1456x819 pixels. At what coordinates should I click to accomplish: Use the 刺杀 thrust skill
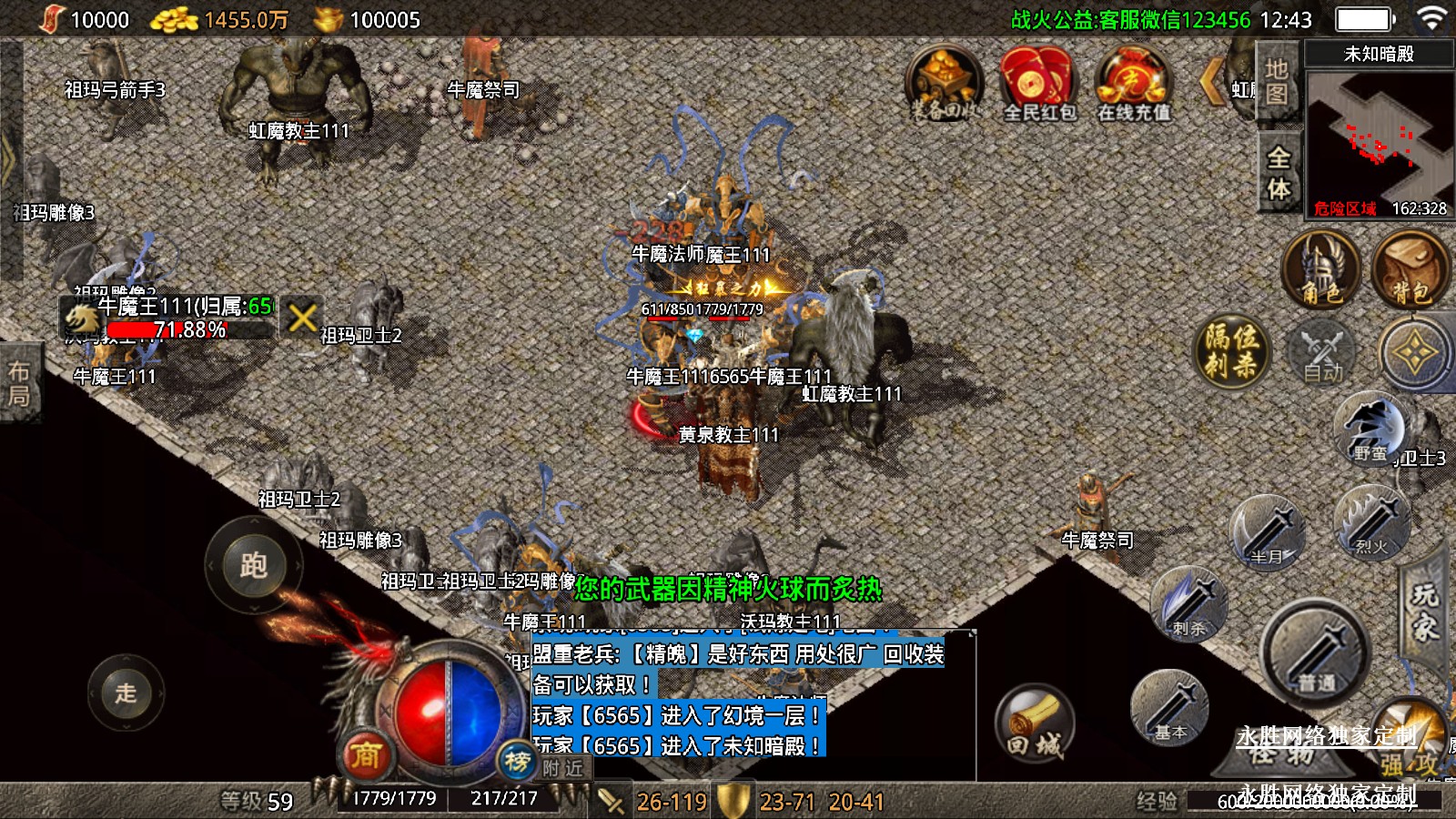pyautogui.click(x=1189, y=603)
